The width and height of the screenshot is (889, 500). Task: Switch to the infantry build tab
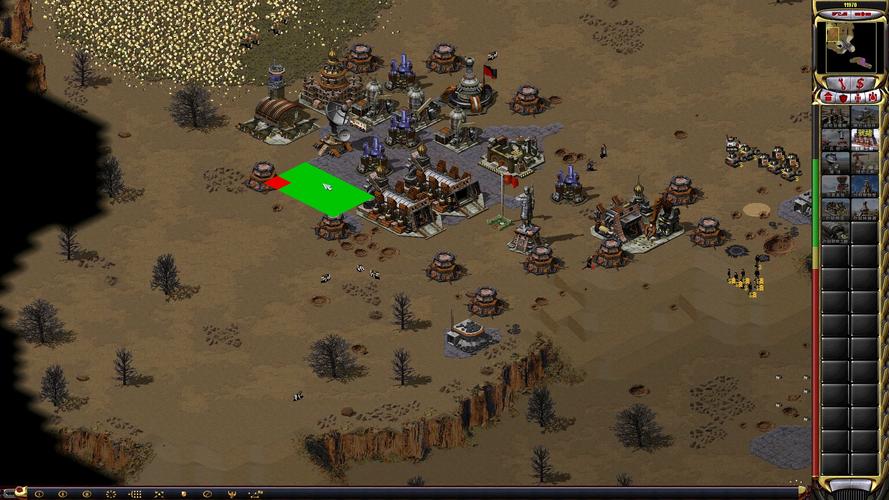857,97
